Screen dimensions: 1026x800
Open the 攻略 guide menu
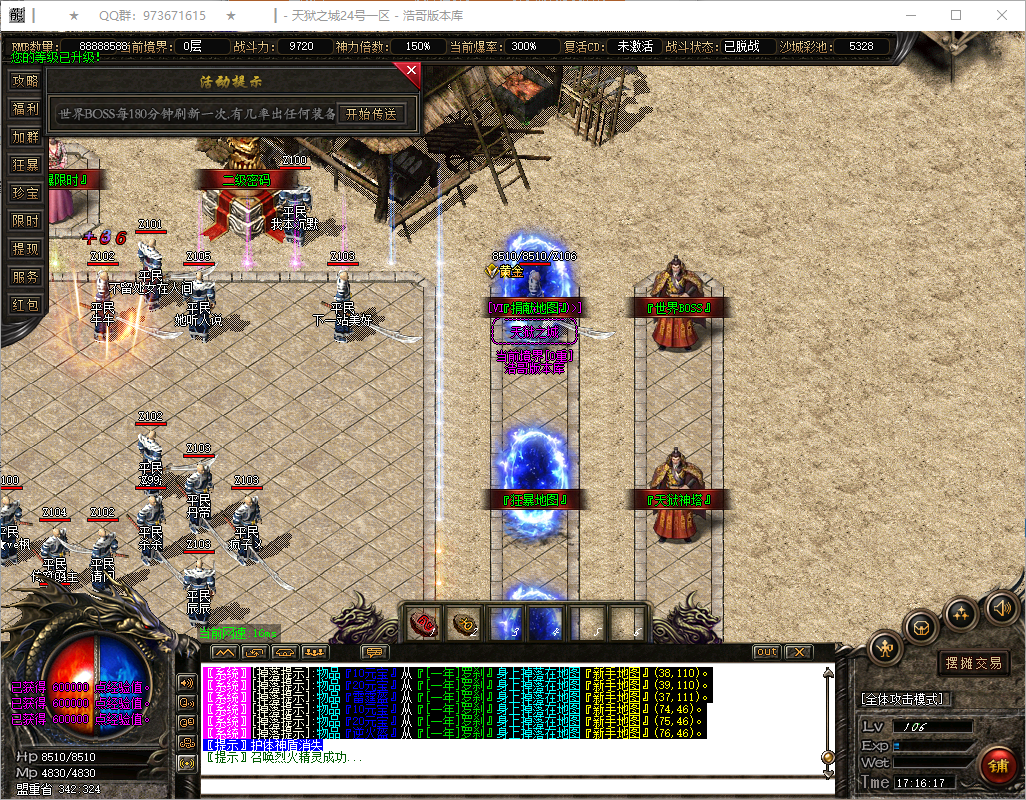point(25,81)
